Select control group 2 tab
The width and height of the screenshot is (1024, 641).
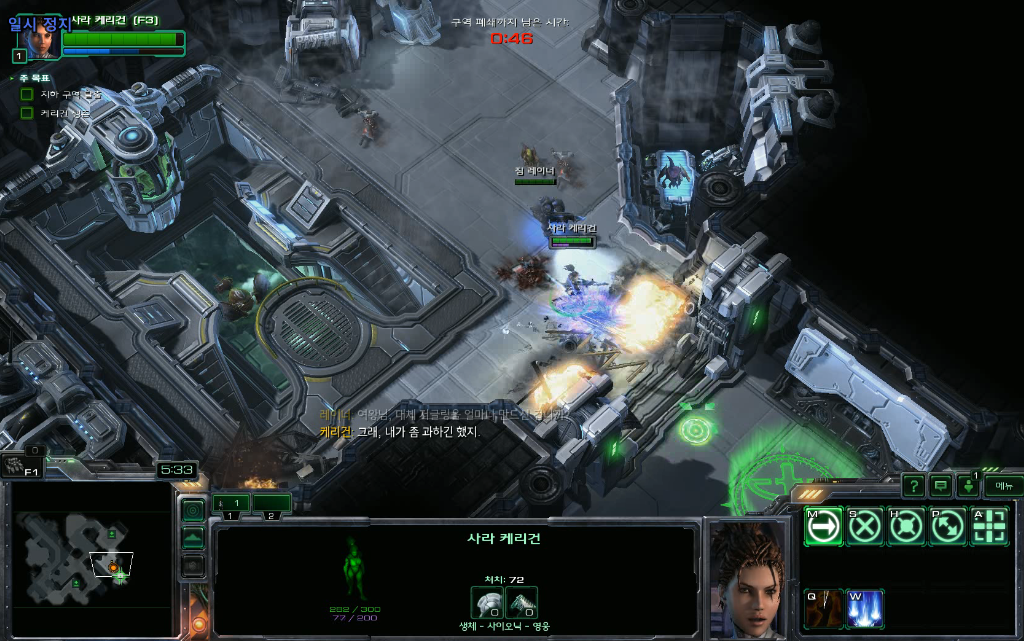tap(271, 503)
